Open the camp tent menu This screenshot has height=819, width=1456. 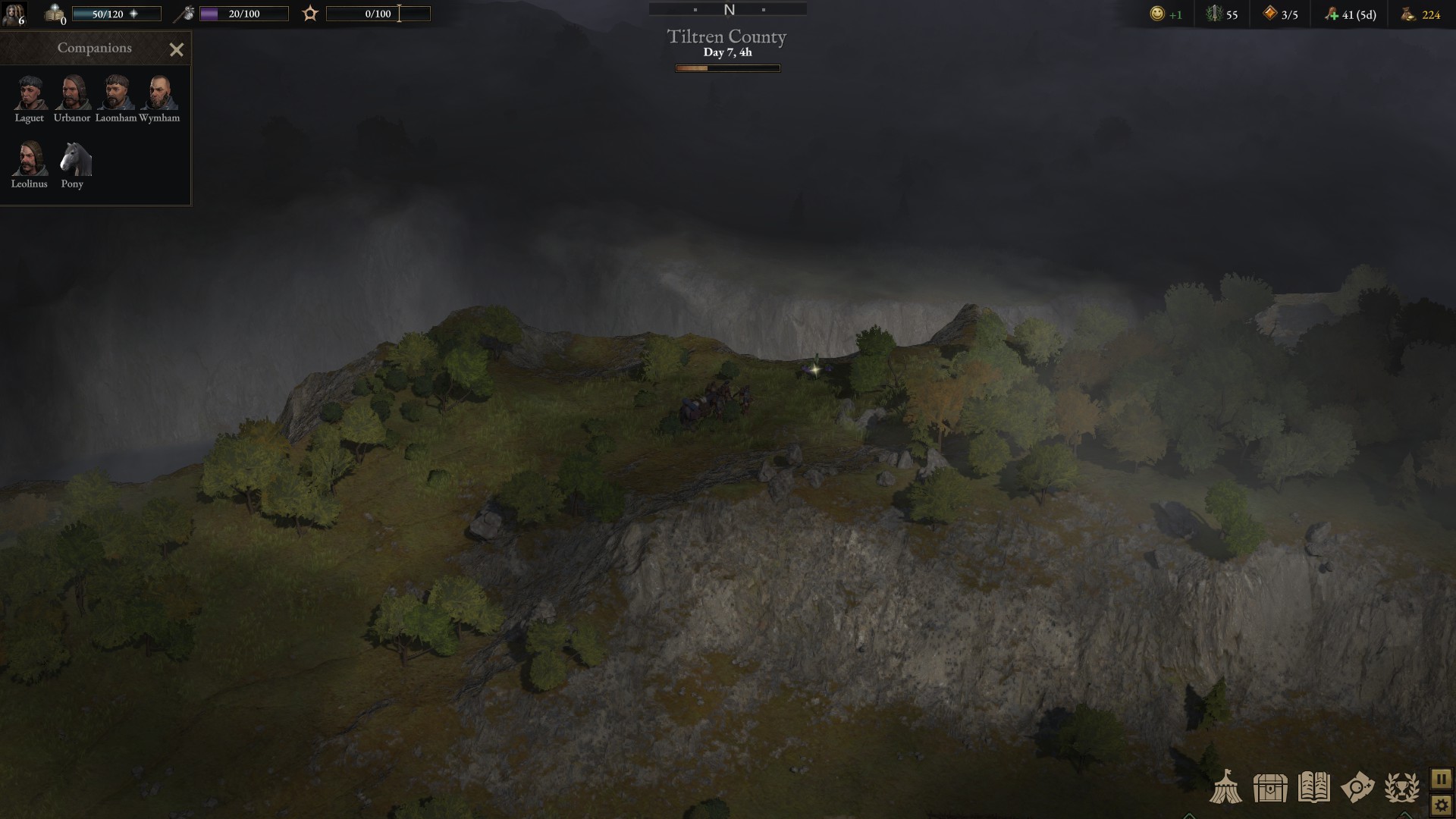pos(1225,787)
